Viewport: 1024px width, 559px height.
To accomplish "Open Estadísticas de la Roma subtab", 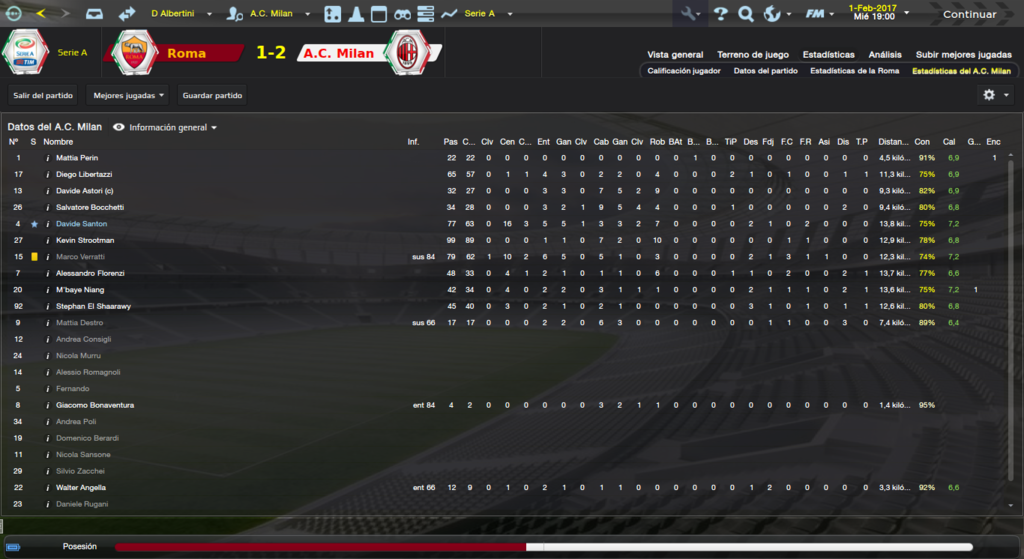I will coord(854,71).
